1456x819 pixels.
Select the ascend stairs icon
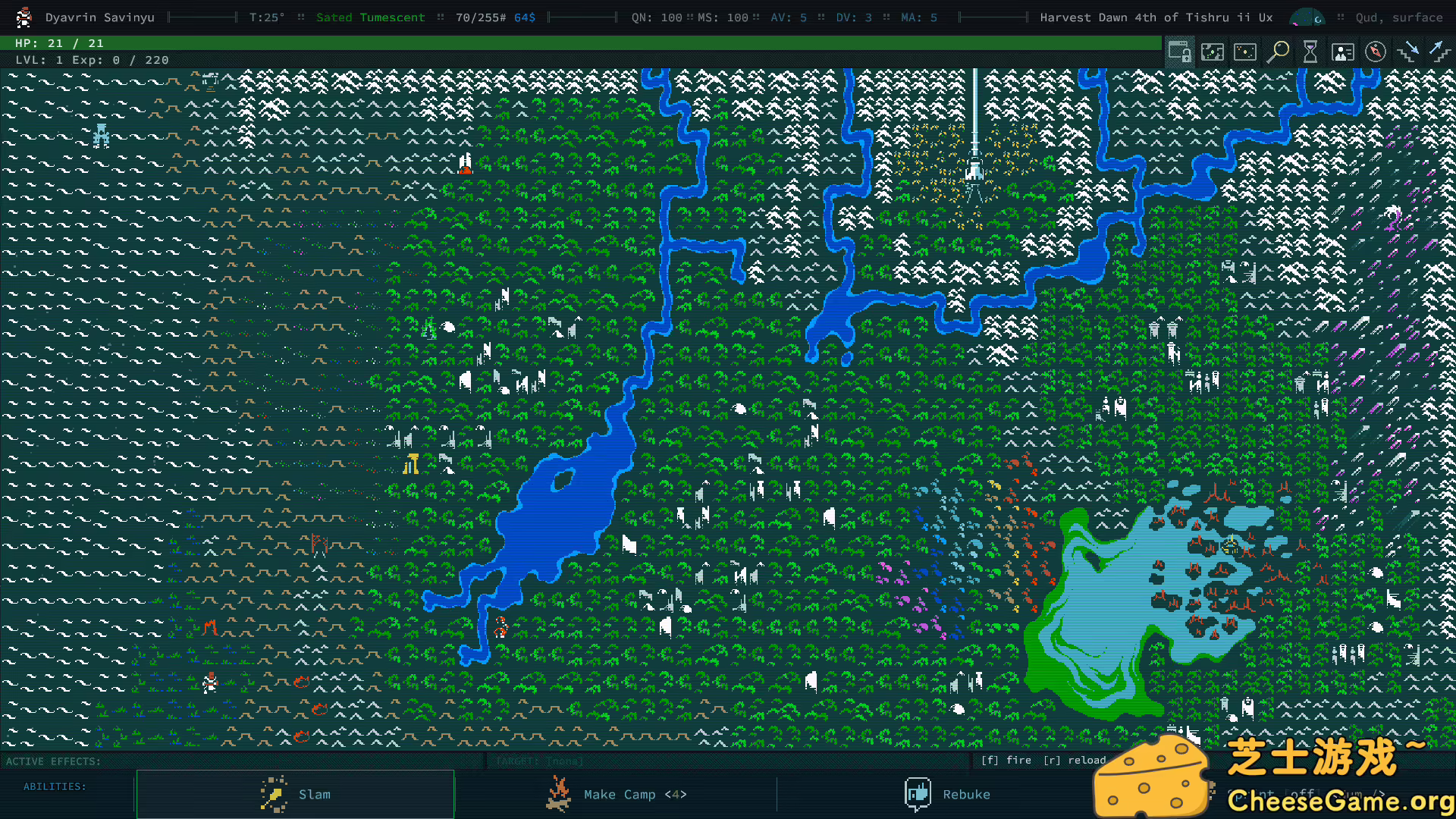[x=1439, y=52]
